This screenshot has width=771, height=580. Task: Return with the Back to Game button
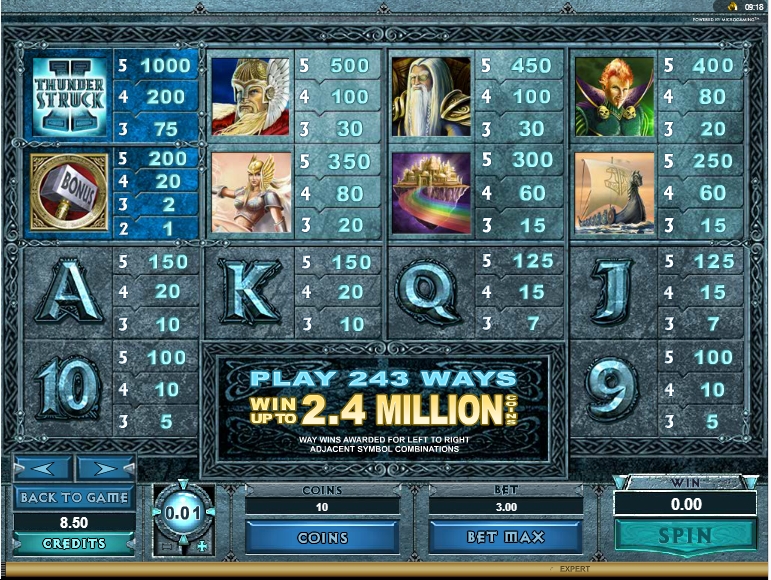(x=74, y=497)
